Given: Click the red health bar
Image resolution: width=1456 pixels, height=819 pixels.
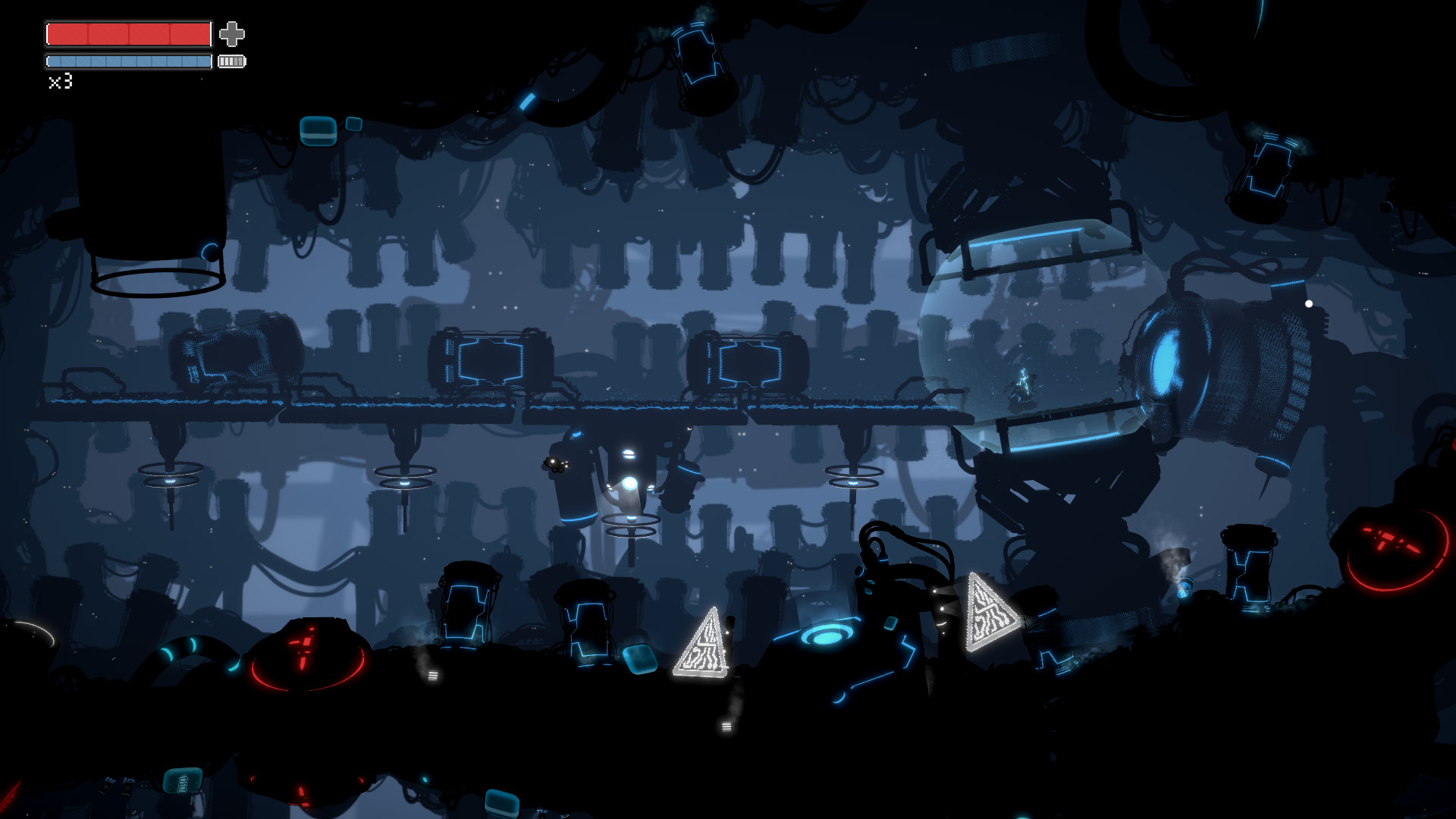Looking at the screenshot, I should point(127,33).
